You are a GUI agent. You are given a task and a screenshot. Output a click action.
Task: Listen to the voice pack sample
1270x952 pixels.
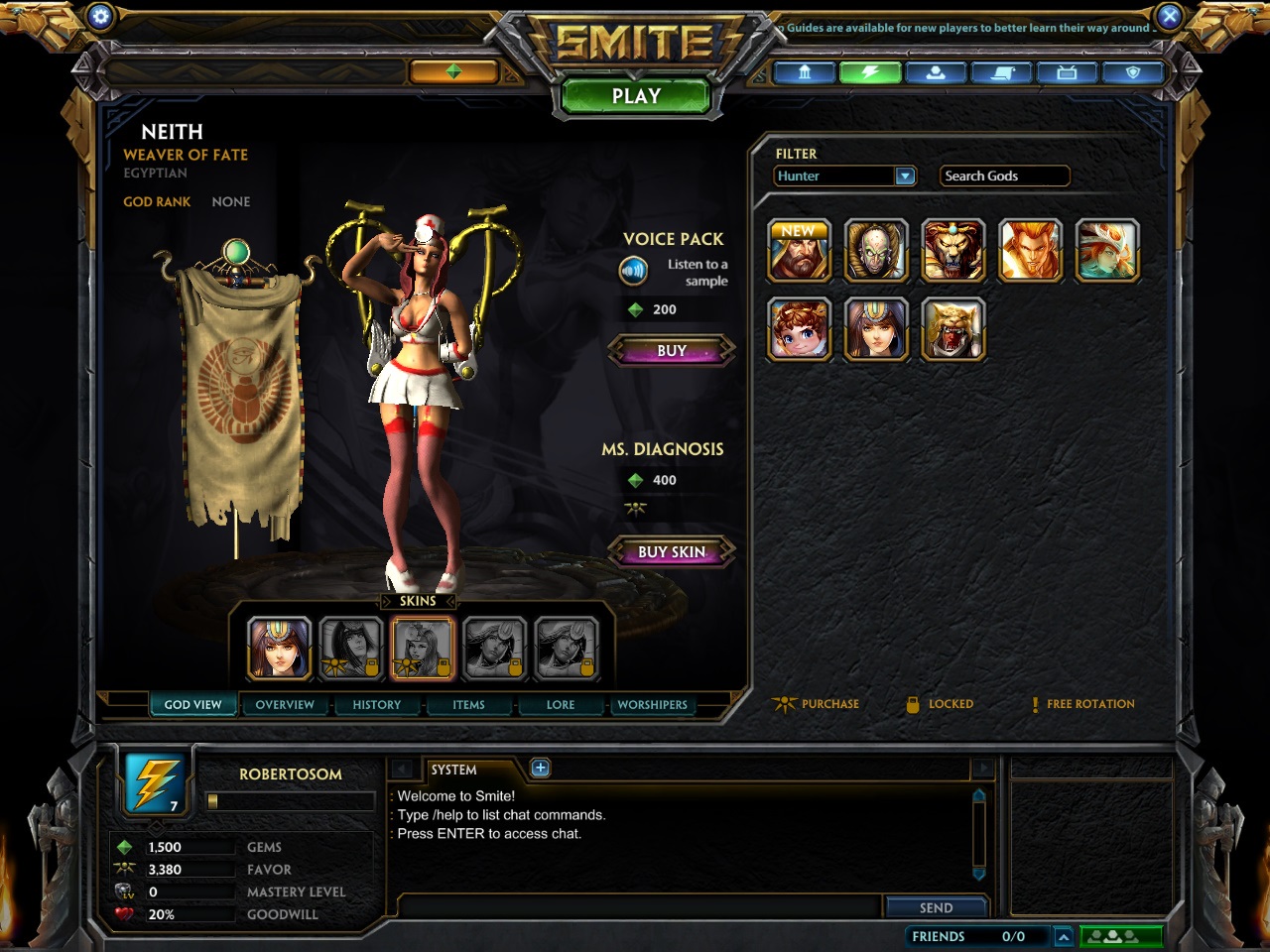pos(633,270)
